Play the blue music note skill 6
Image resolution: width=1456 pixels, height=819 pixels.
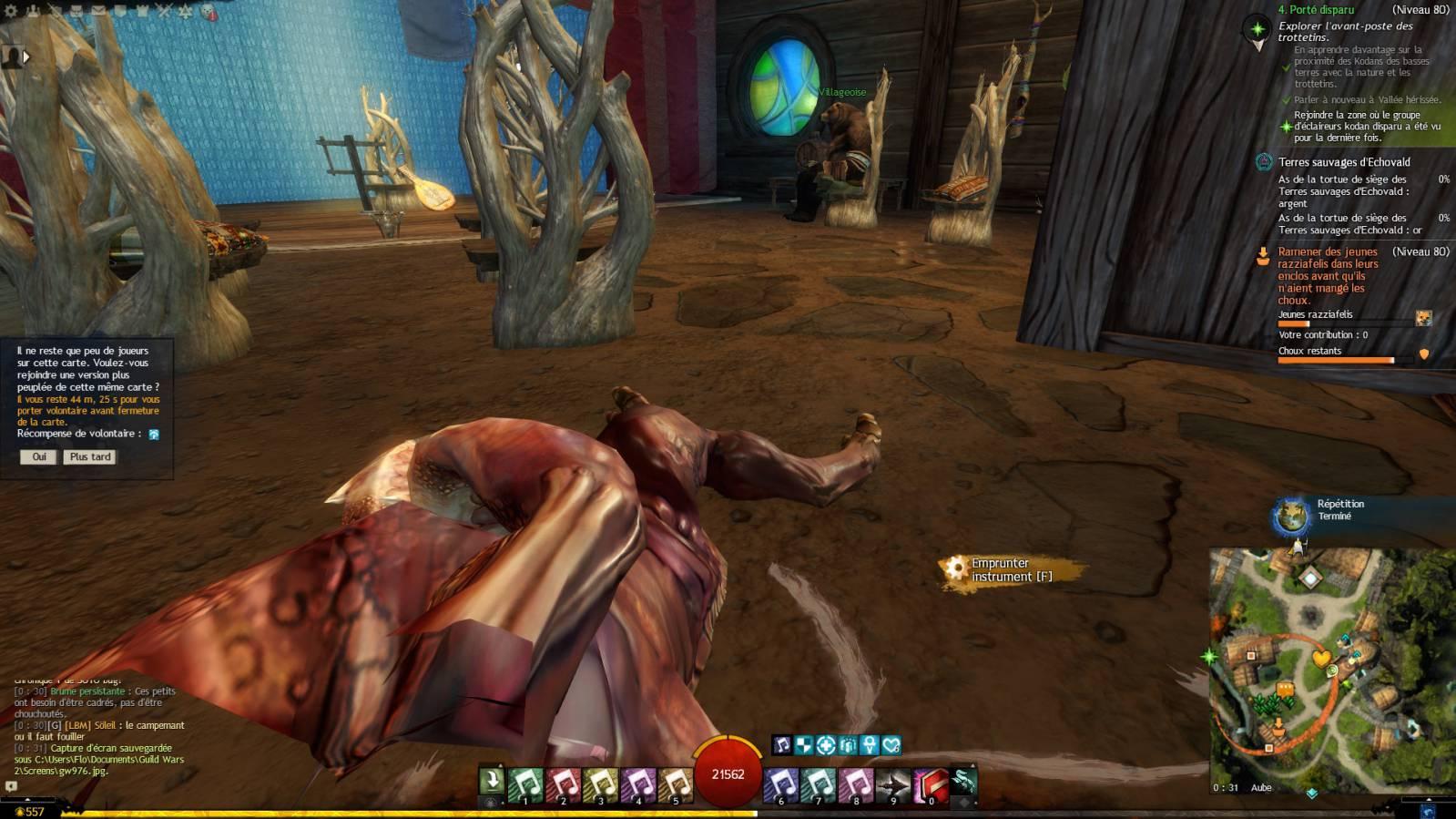point(780,785)
